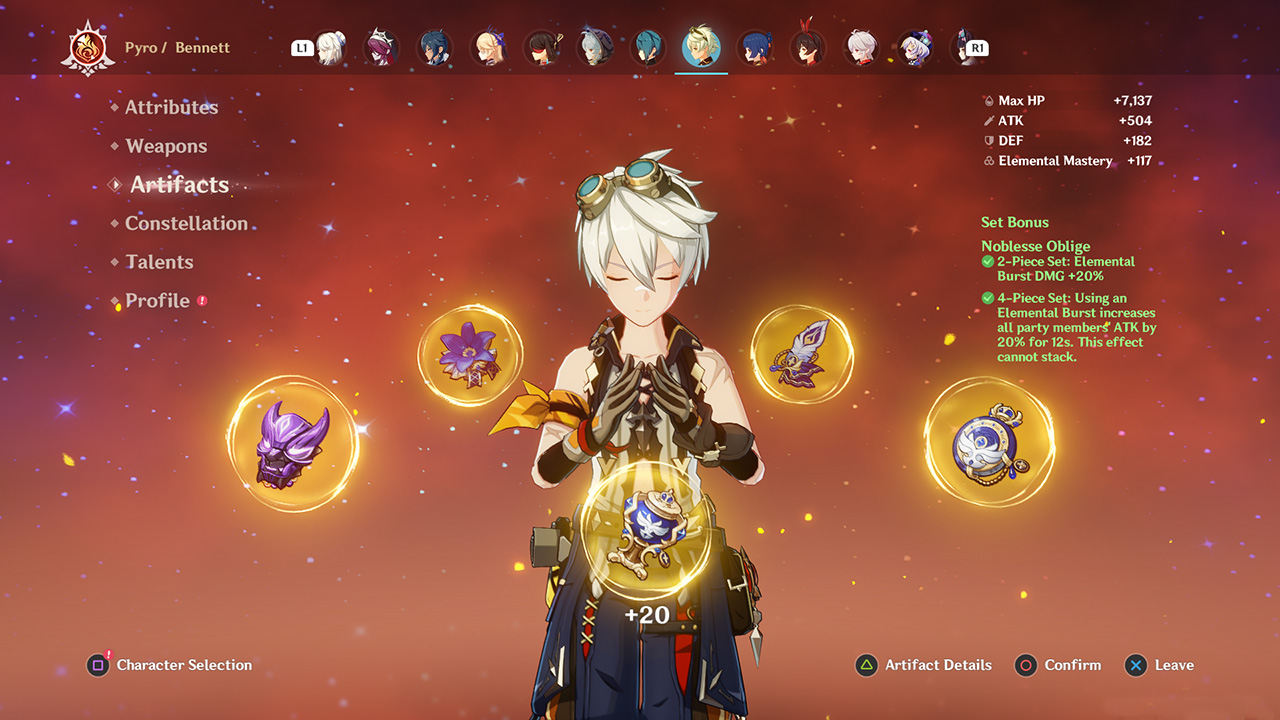Select the feather plume artifact slot
1280x720 pixels.
pyautogui.click(x=802, y=355)
